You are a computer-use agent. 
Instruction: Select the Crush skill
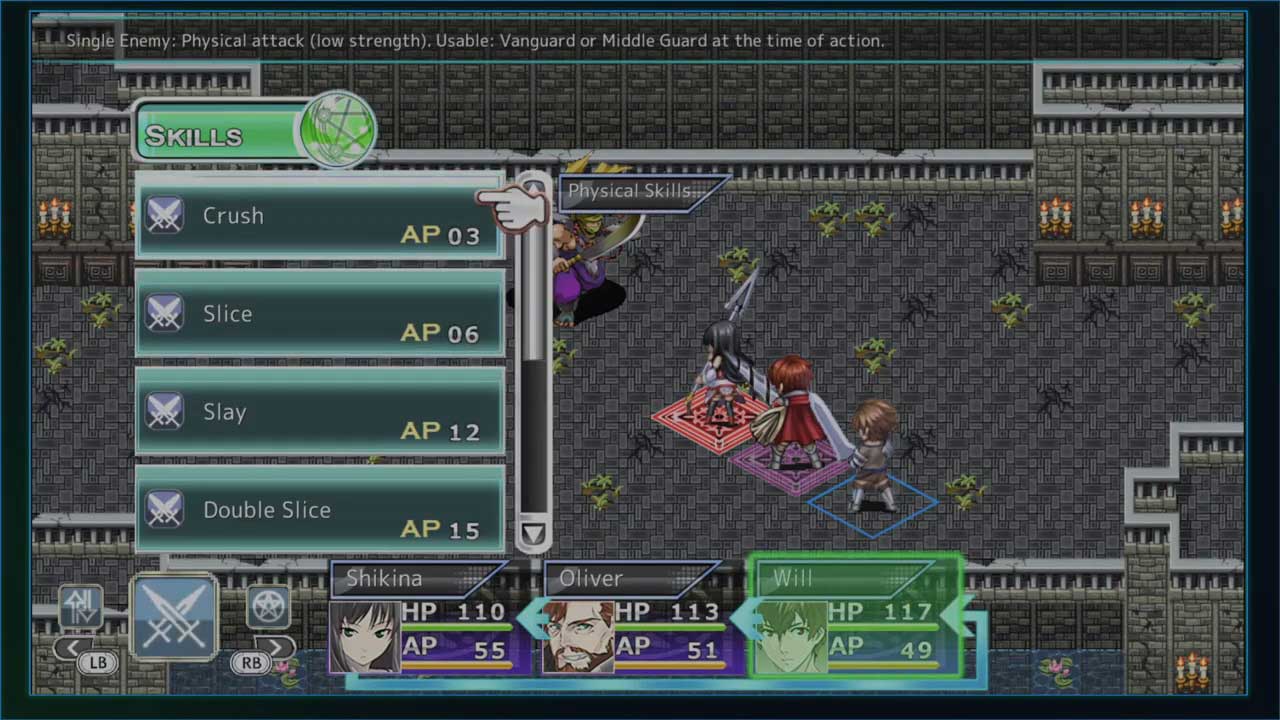click(319, 217)
